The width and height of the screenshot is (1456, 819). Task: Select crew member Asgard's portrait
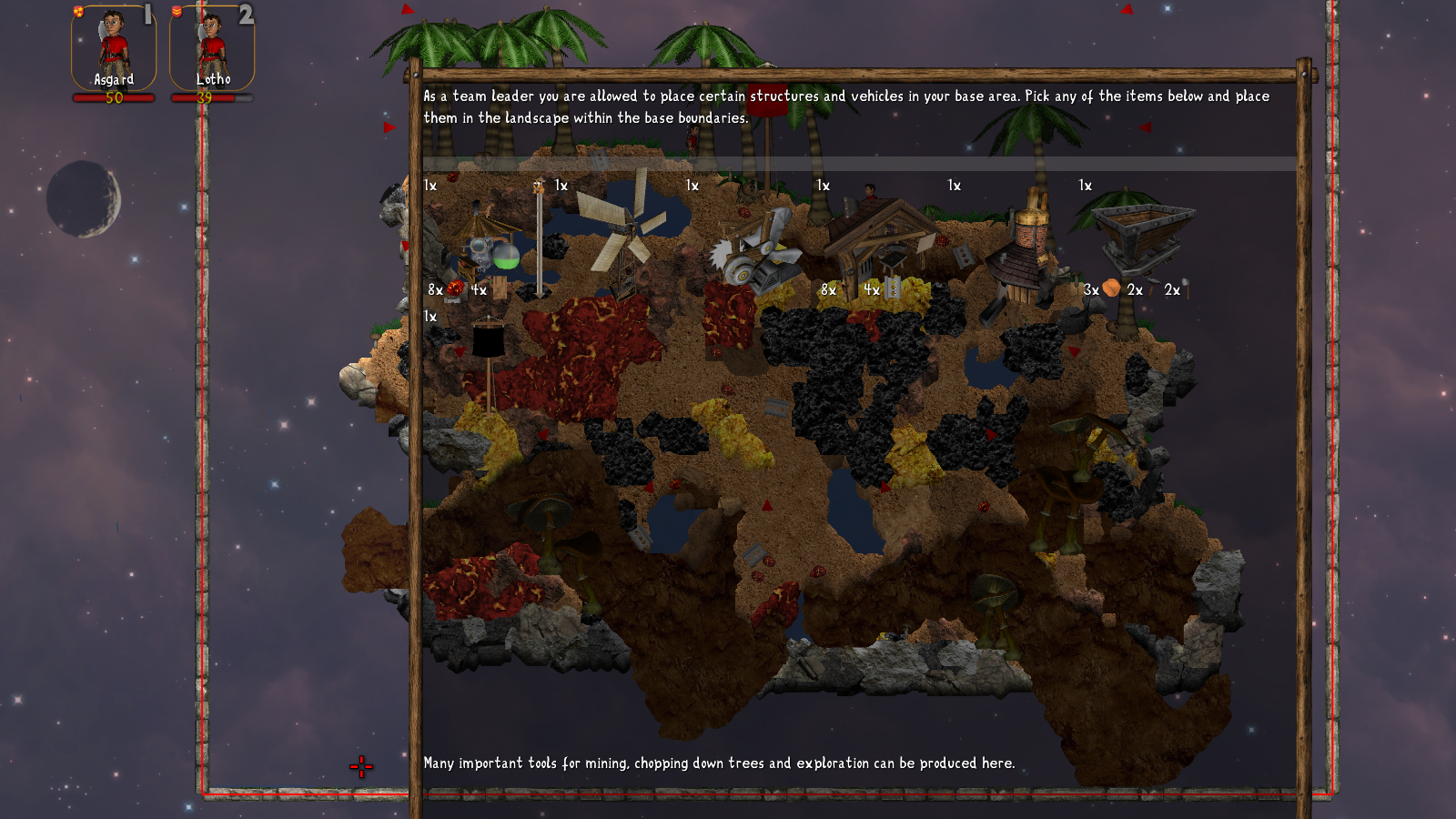114,48
